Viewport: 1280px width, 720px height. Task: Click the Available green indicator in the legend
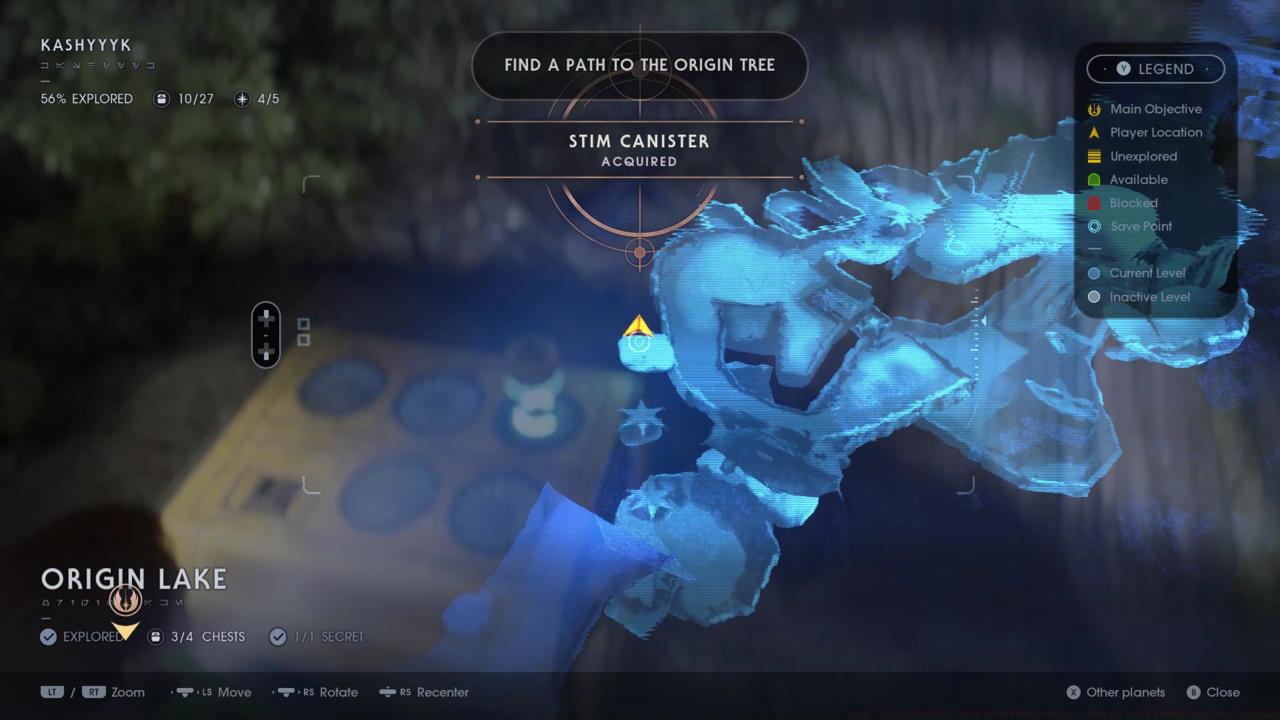pos(1094,179)
